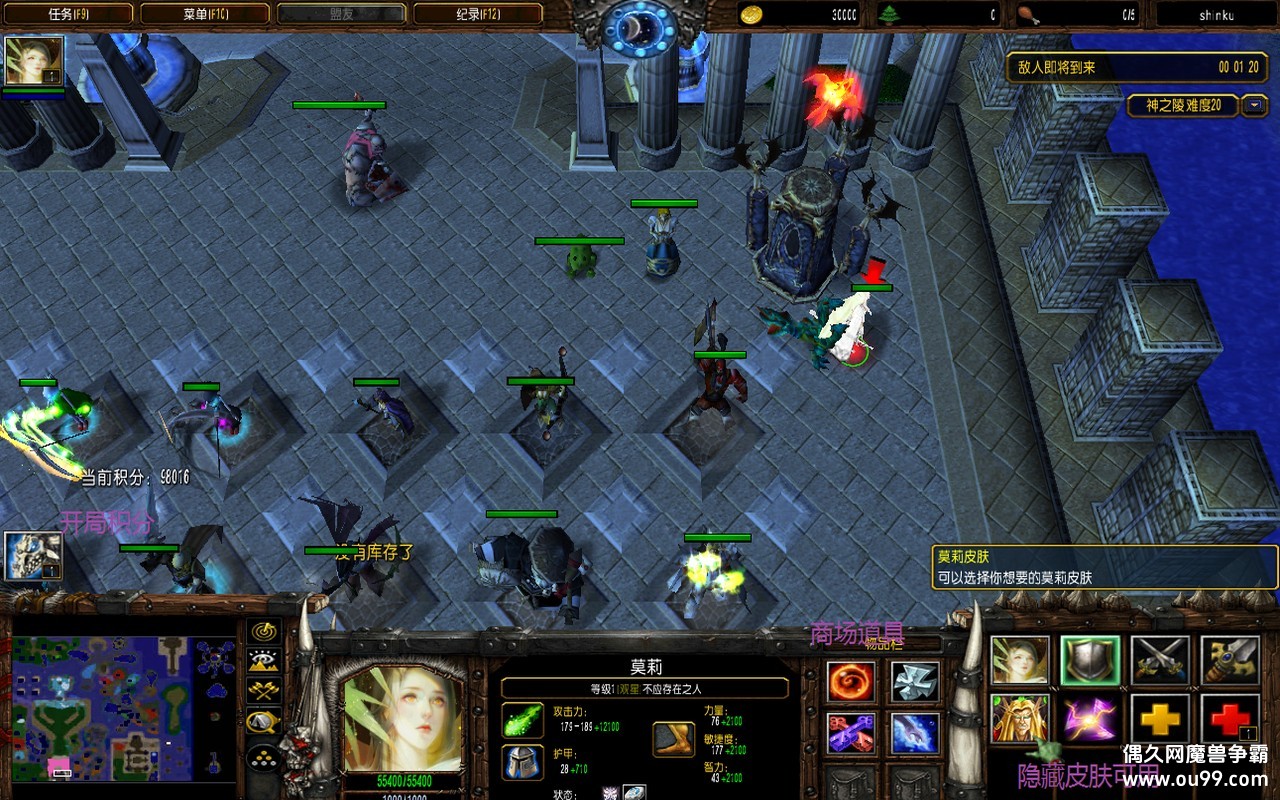Viewport: 1280px width, 800px height.
Task: Use the fiery swirl inventory item
Action: coord(851,682)
